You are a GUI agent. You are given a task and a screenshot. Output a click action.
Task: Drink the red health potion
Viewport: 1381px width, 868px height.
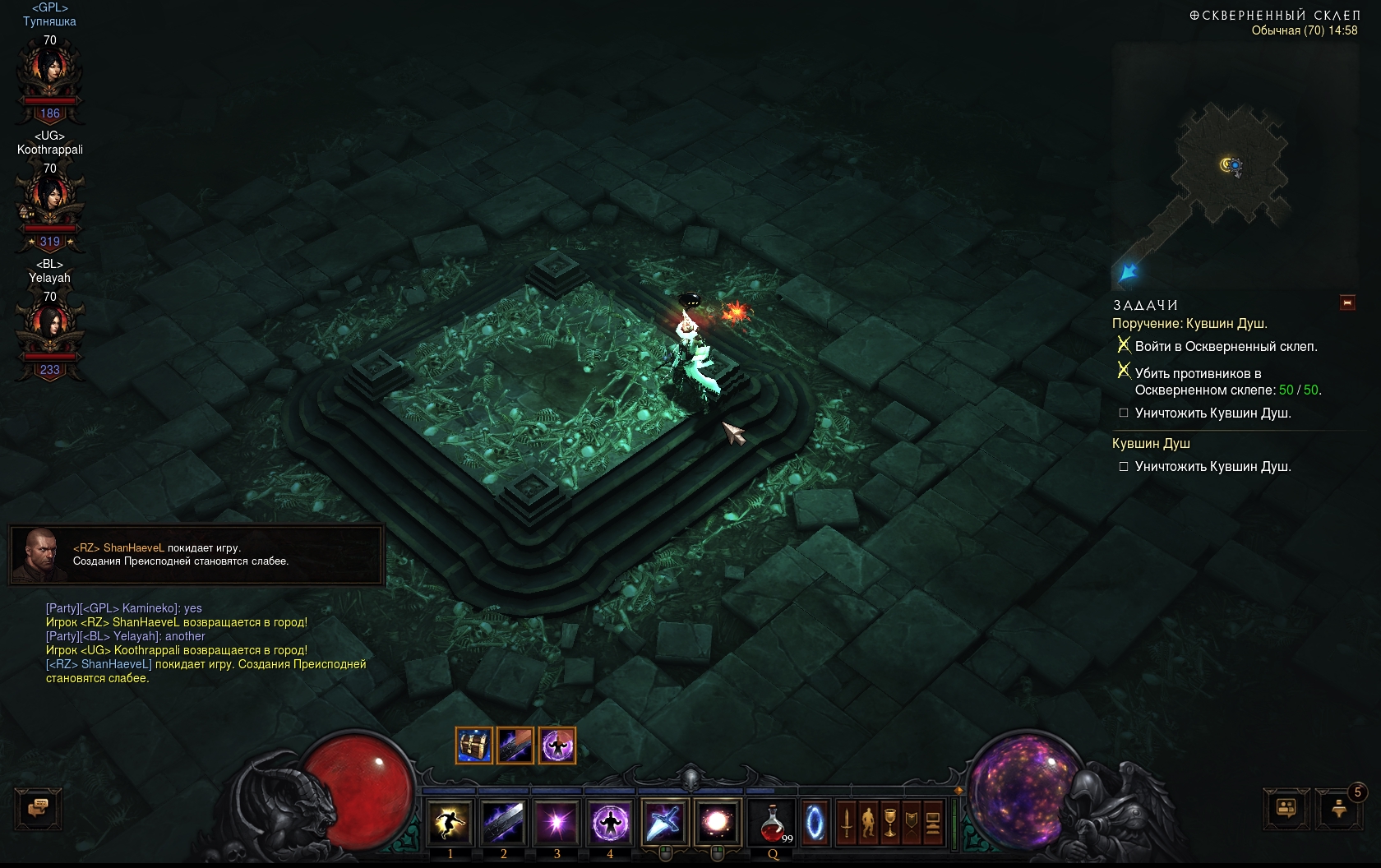click(x=774, y=822)
